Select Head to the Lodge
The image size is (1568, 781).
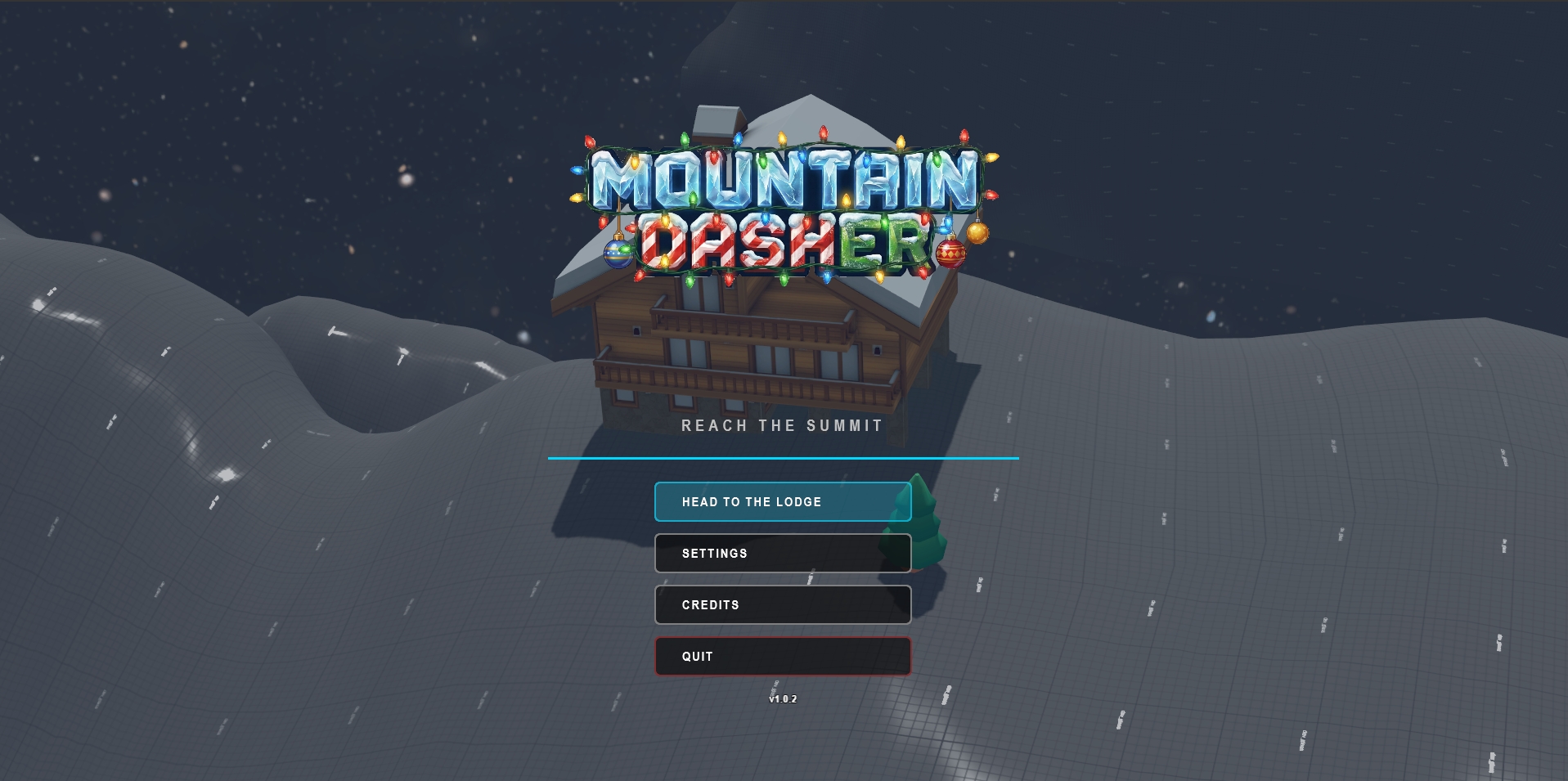(782, 501)
